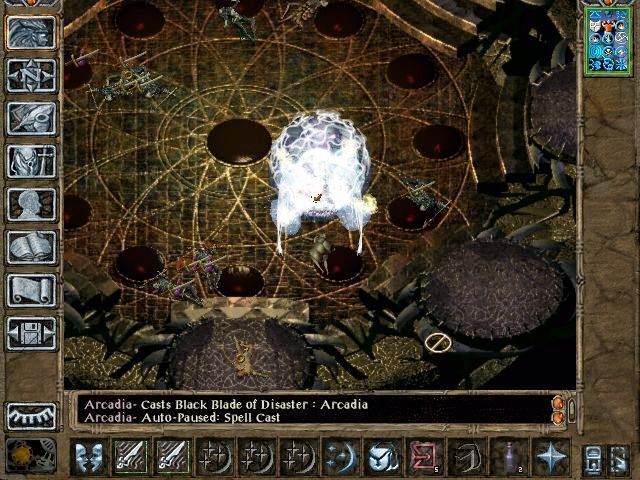
Task: Return to the game world view
Action: (31, 33)
